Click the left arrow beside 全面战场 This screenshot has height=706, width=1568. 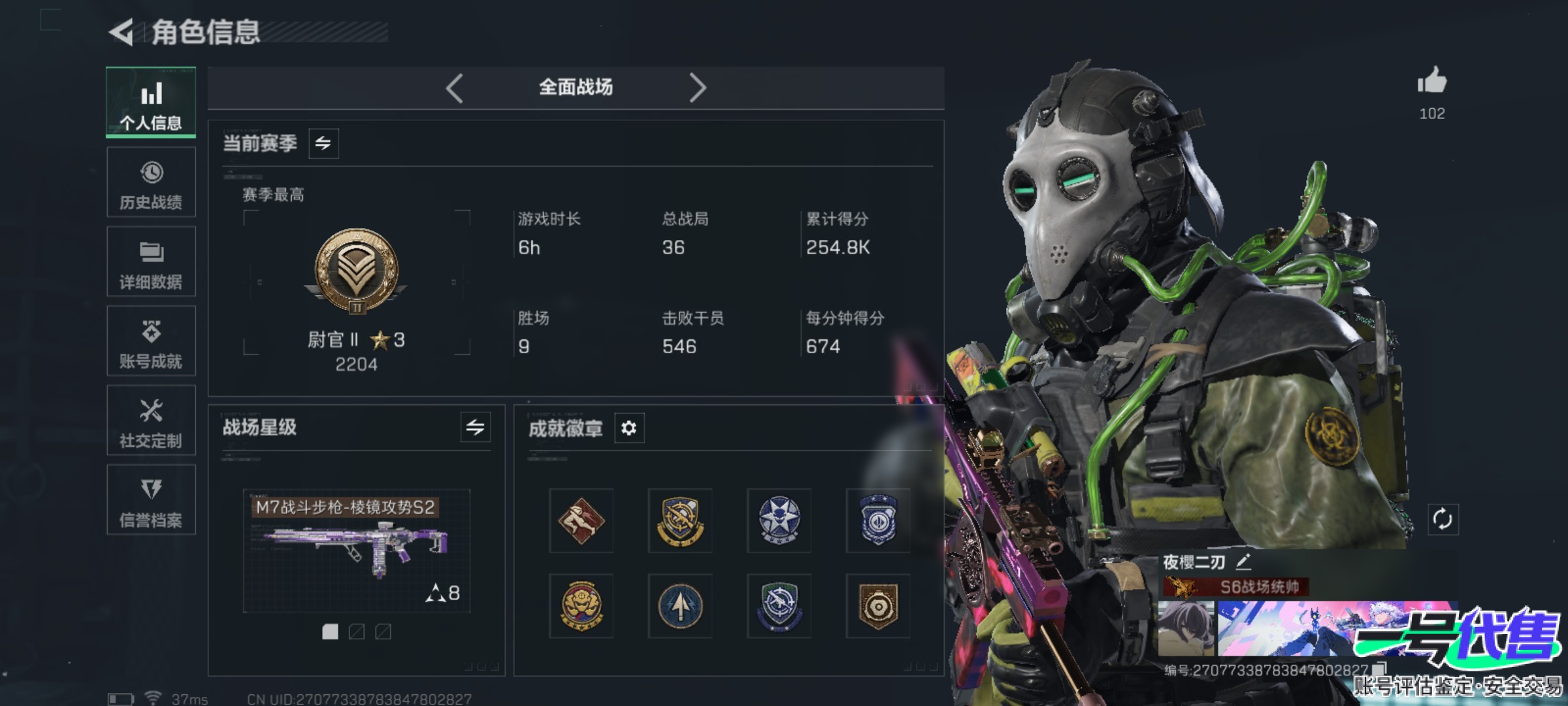click(455, 88)
